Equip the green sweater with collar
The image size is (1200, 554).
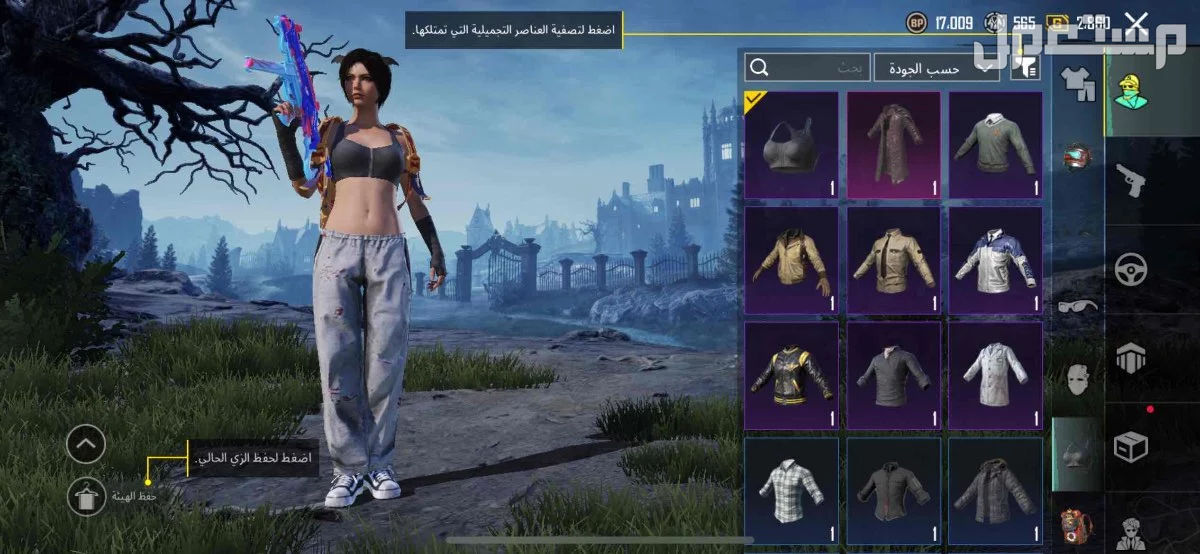pos(995,145)
